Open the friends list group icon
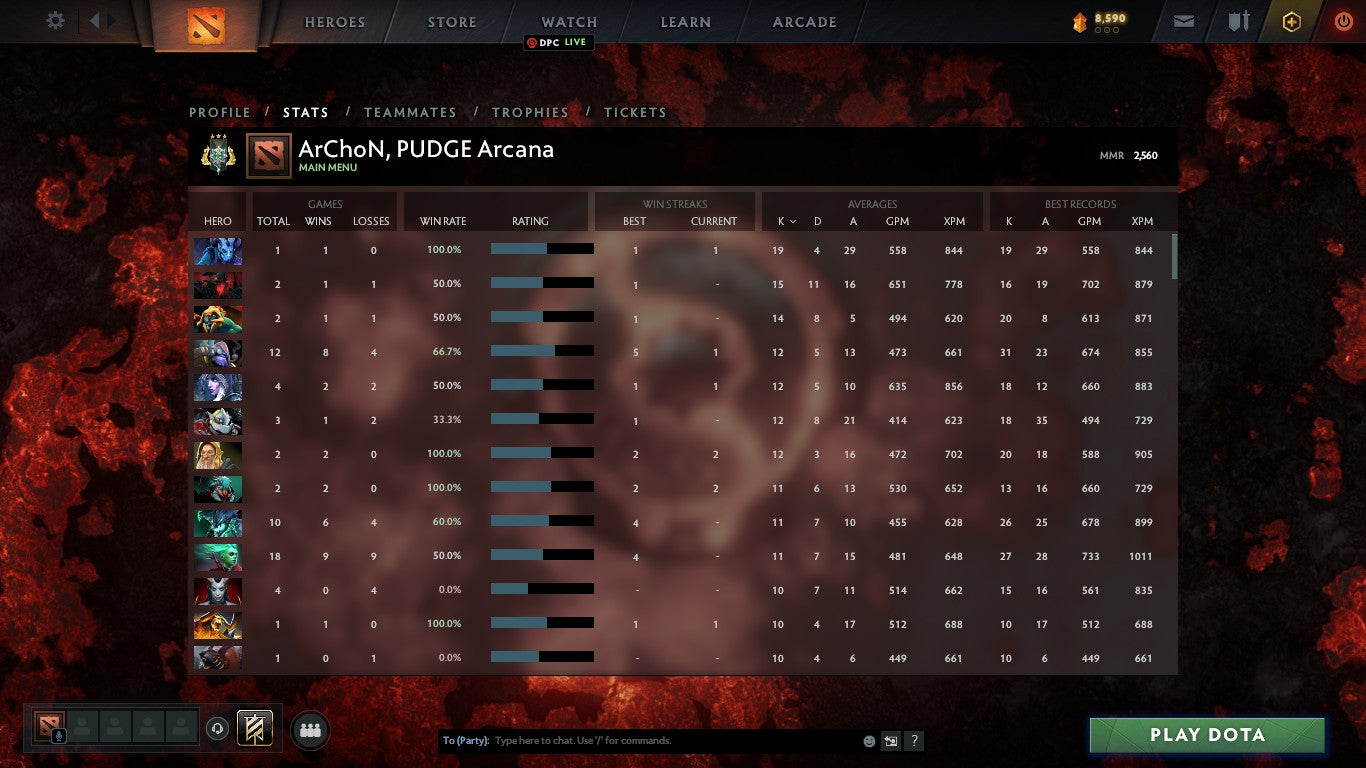The image size is (1366, 768). (310, 730)
